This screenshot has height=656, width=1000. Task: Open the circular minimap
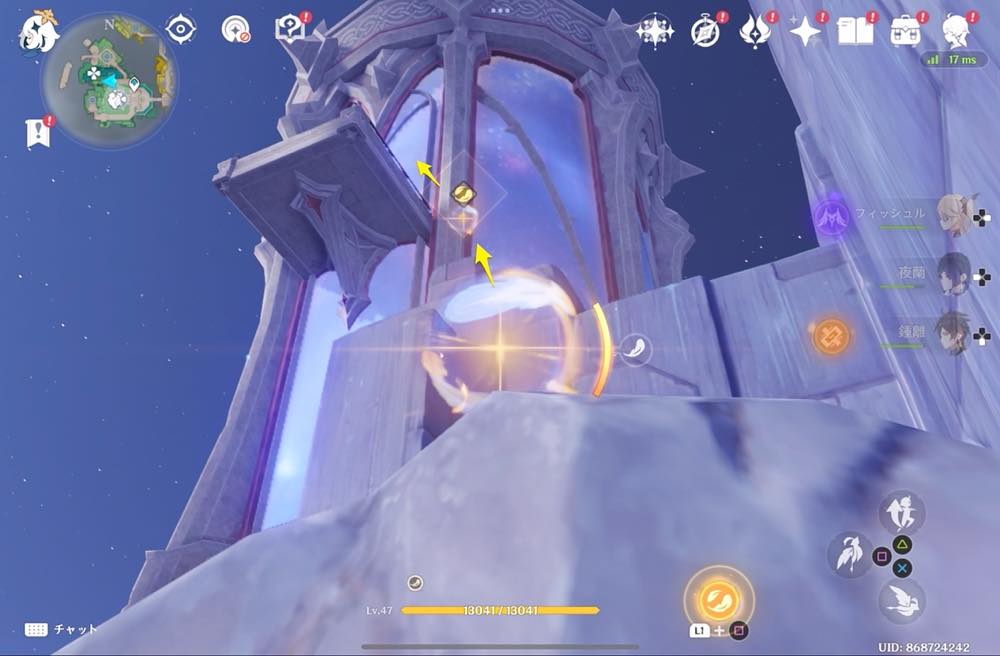(109, 80)
